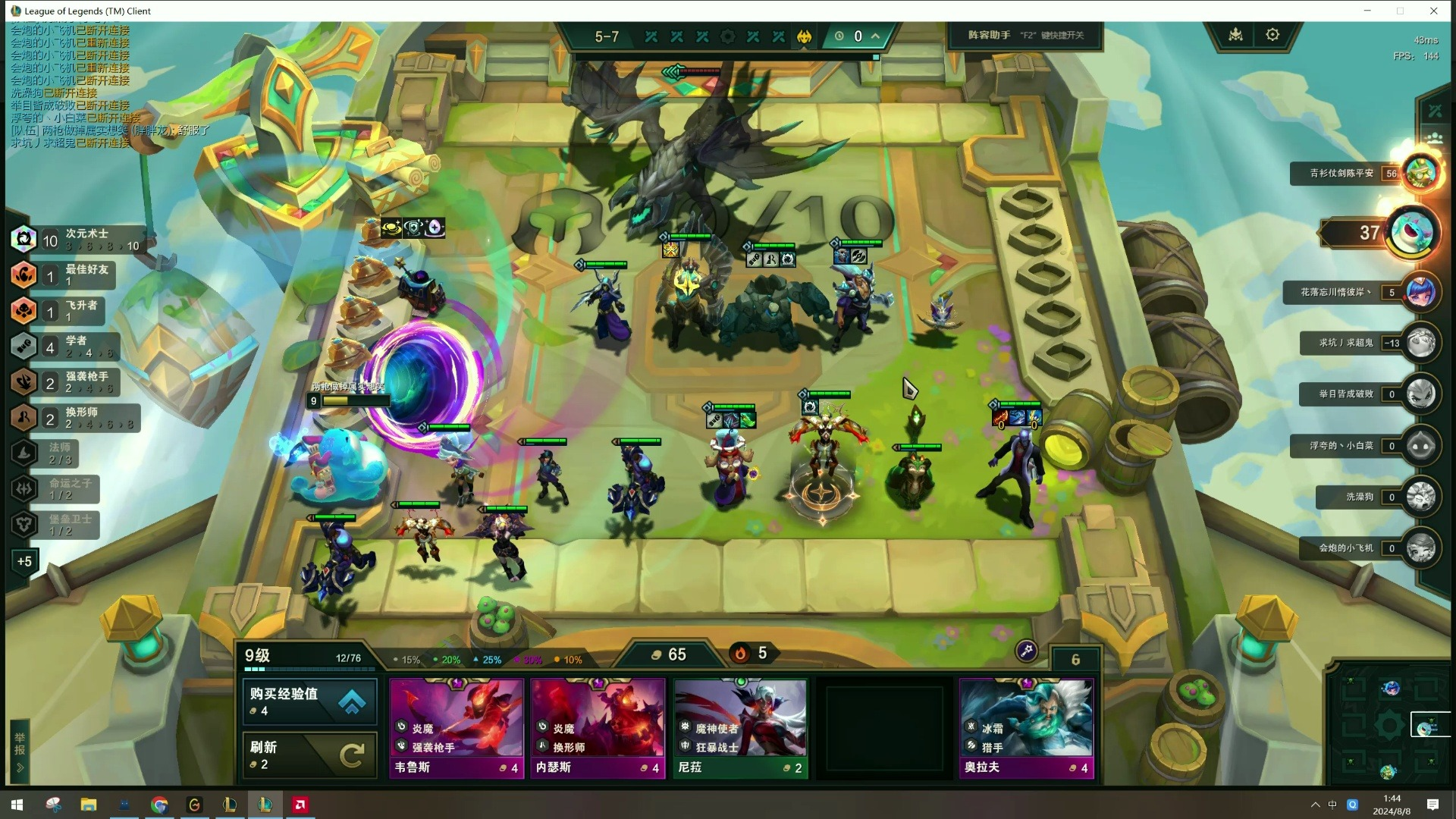Screen dimensions: 1456x819
Task: Select the 尼菈 champion card
Action: pyautogui.click(x=739, y=728)
